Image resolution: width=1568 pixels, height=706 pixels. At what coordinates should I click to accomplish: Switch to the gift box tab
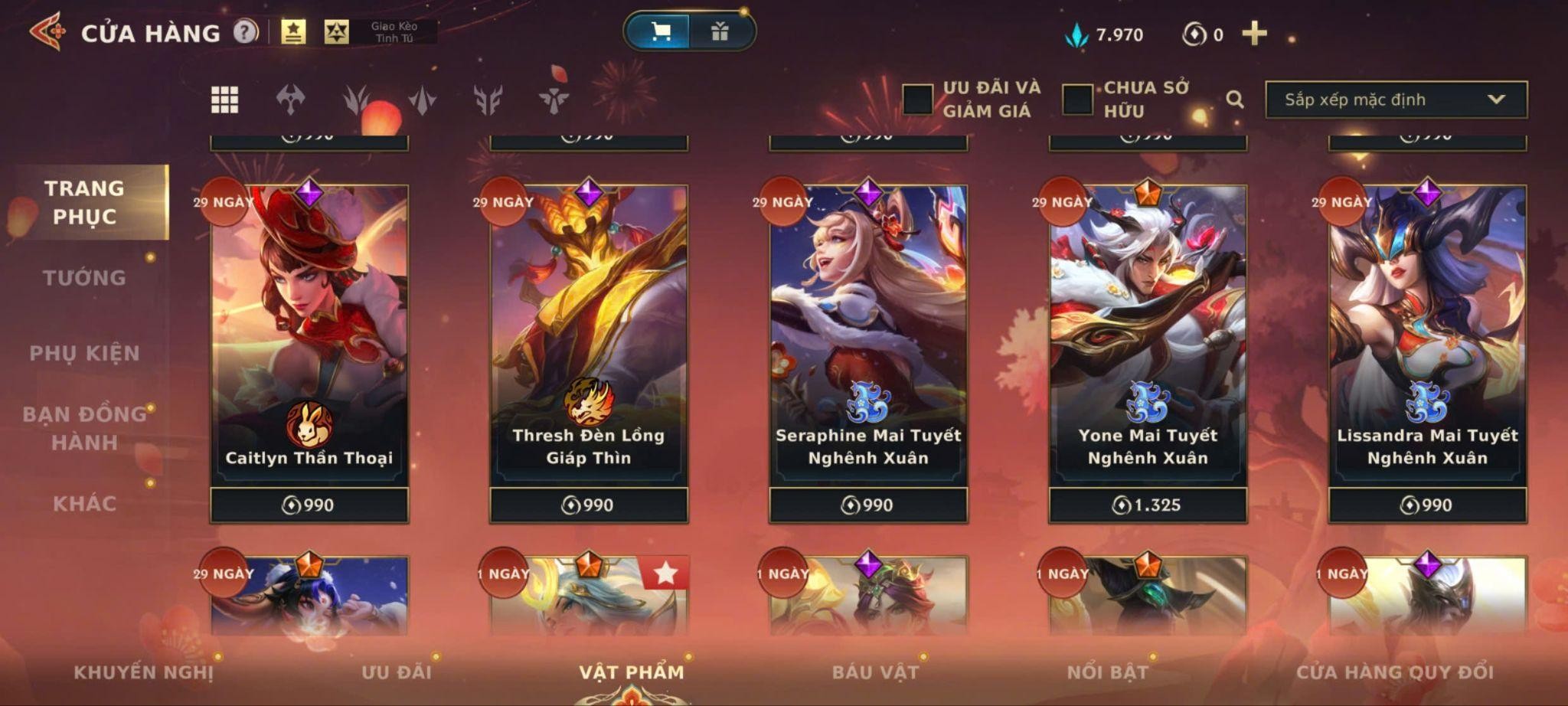pyautogui.click(x=720, y=31)
